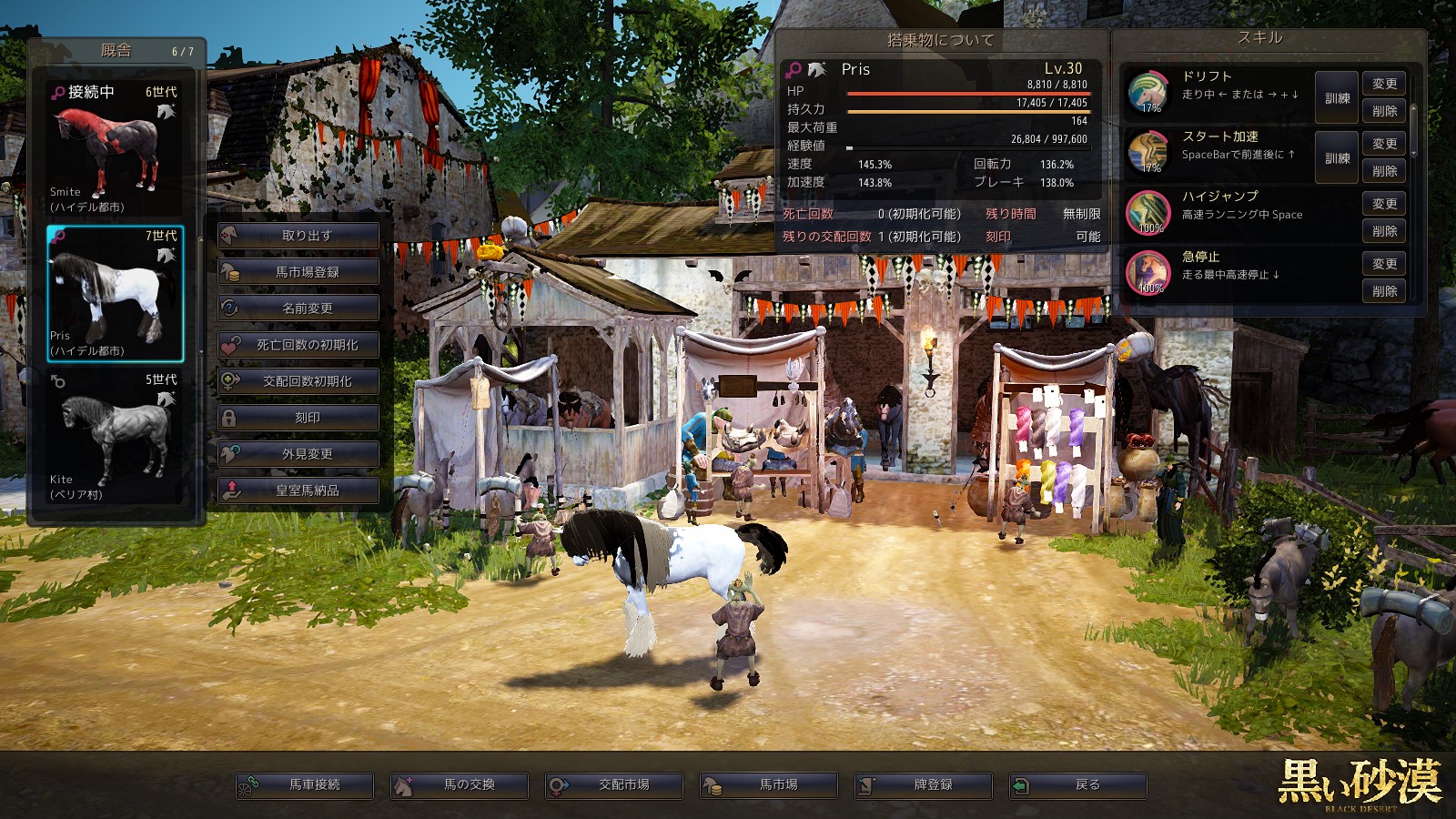Viewport: 1456px width, 819px height.
Task: Go back with the 戻る button
Action: pyautogui.click(x=1078, y=785)
